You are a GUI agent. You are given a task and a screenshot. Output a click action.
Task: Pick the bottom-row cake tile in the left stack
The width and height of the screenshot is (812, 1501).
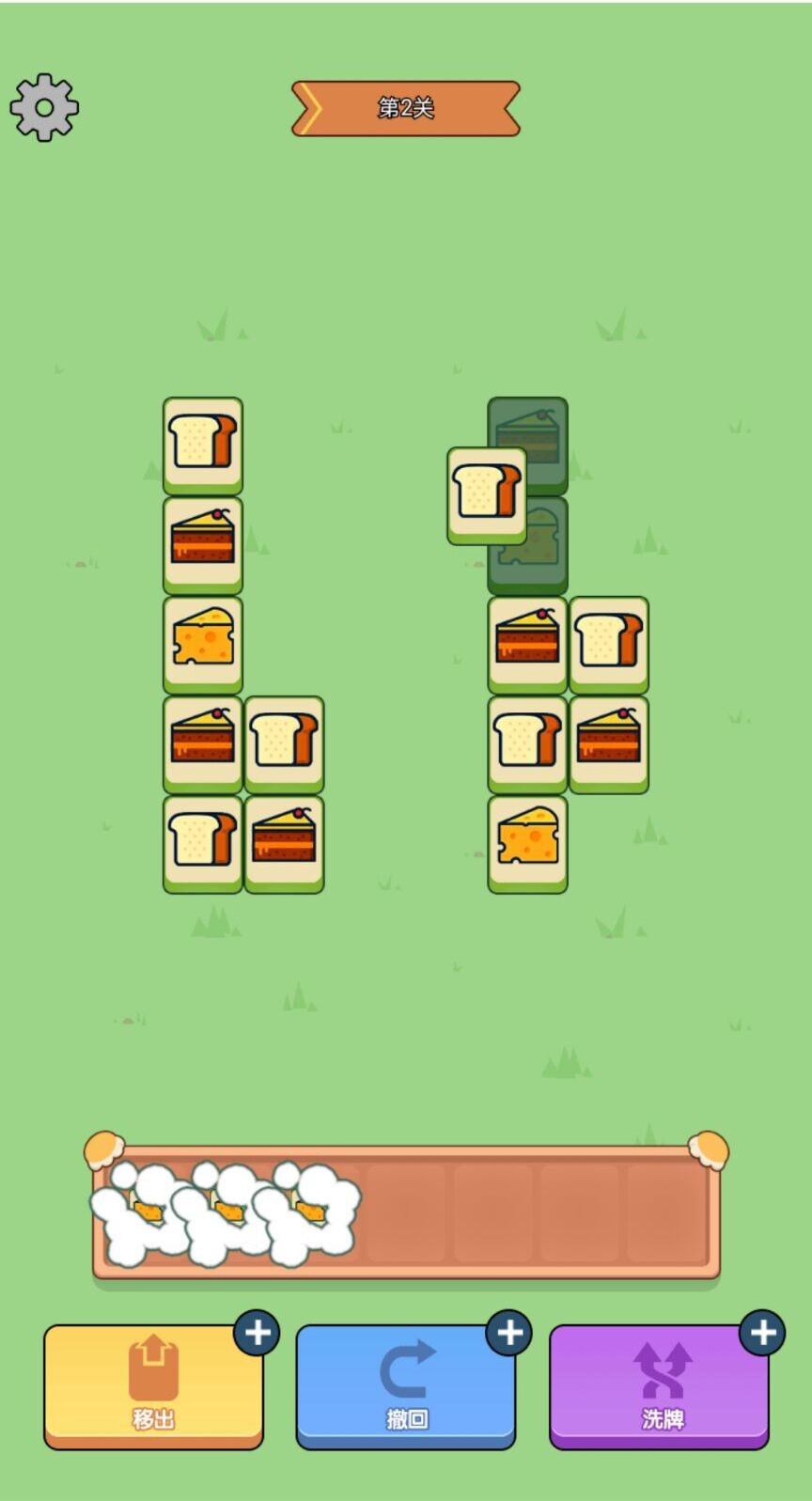pos(284,840)
